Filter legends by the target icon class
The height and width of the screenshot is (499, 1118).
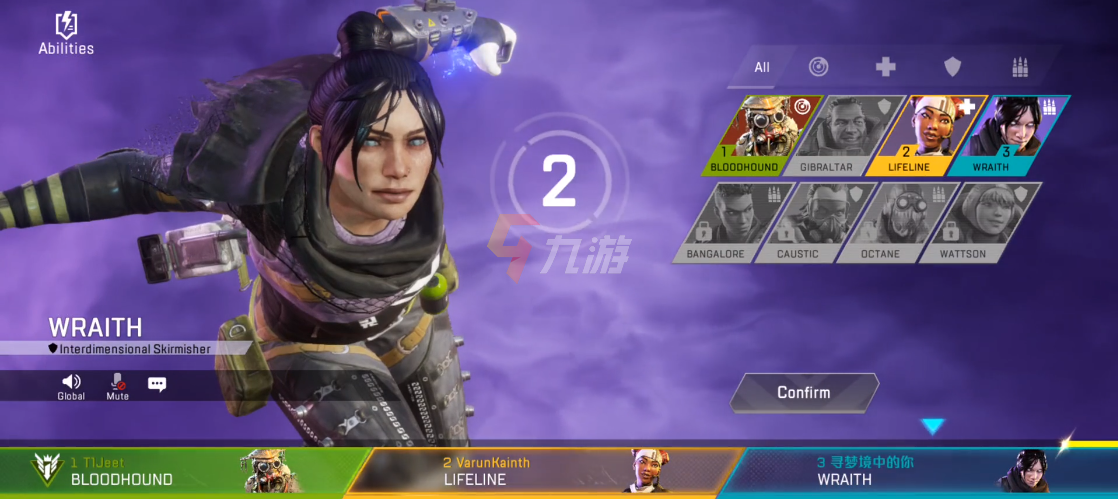[818, 67]
